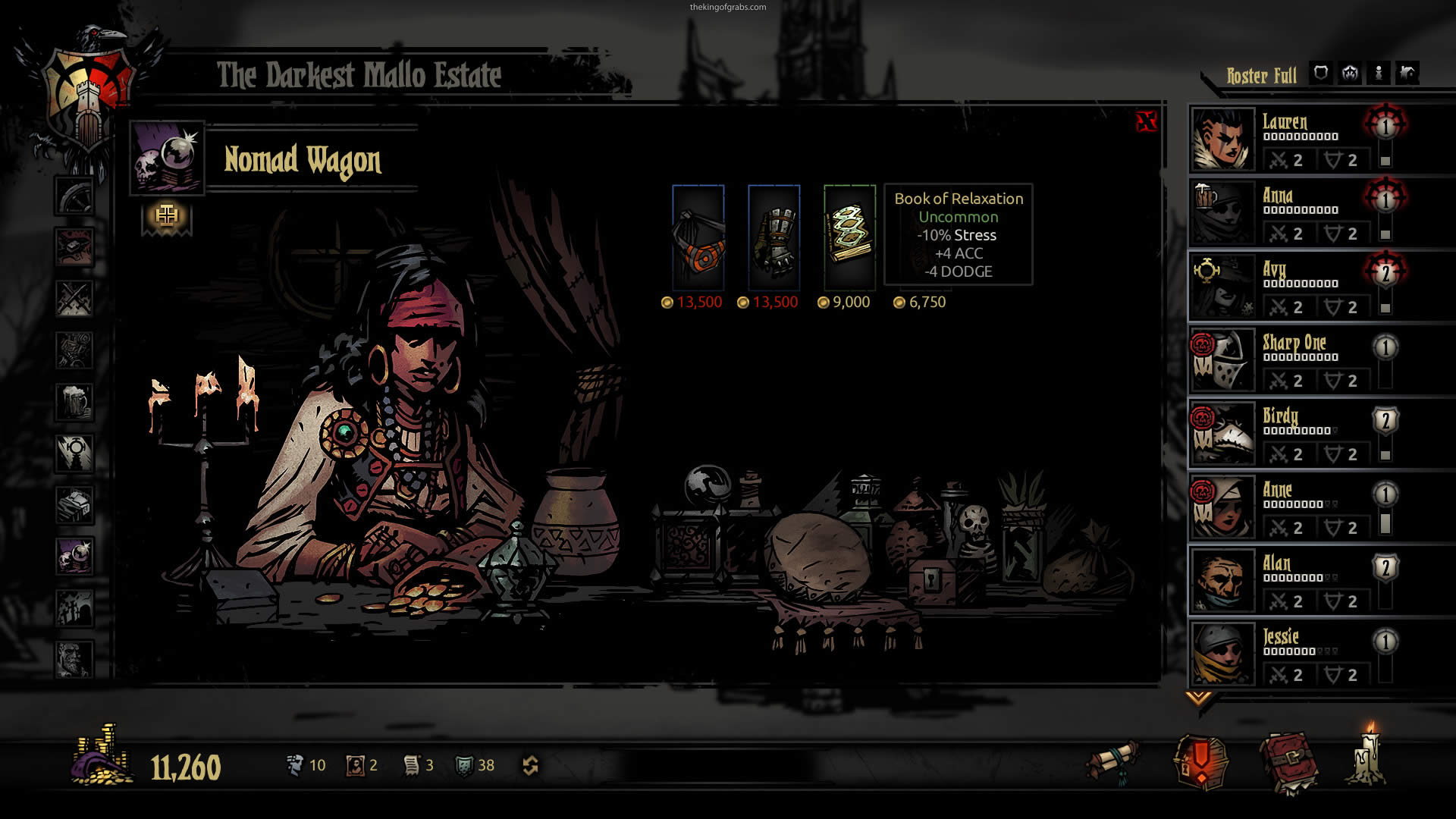This screenshot has height=819, width=1456.
Task: Open the Tavern beer mug building
Action: tap(74, 401)
